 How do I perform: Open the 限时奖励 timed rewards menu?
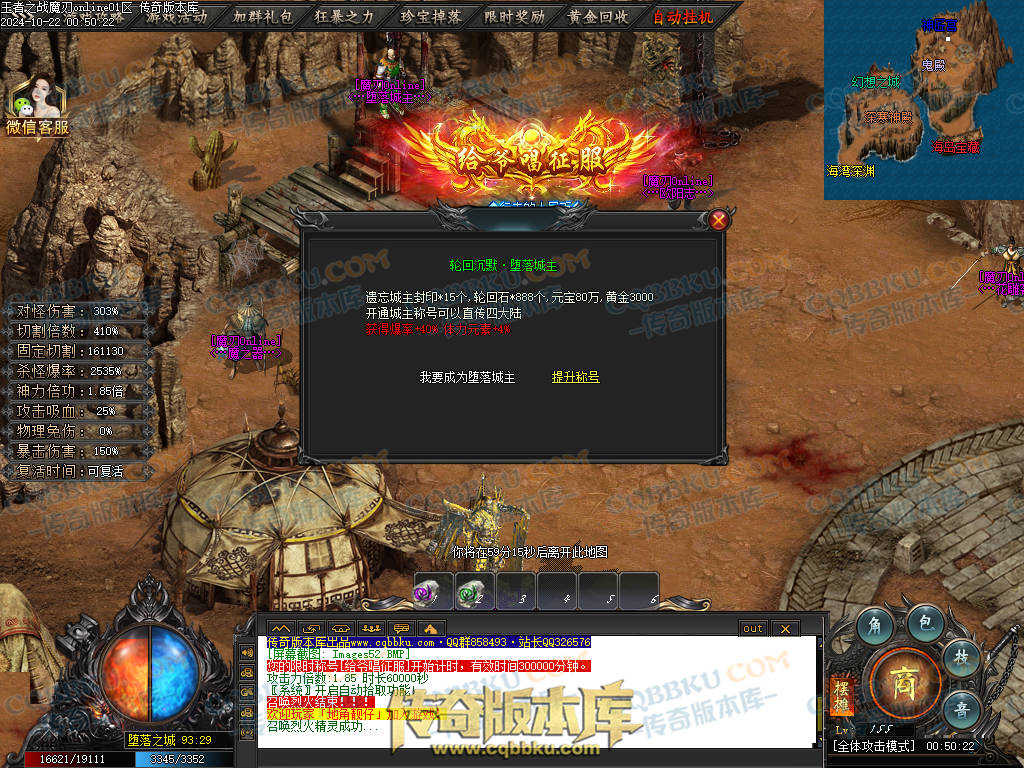(x=514, y=16)
